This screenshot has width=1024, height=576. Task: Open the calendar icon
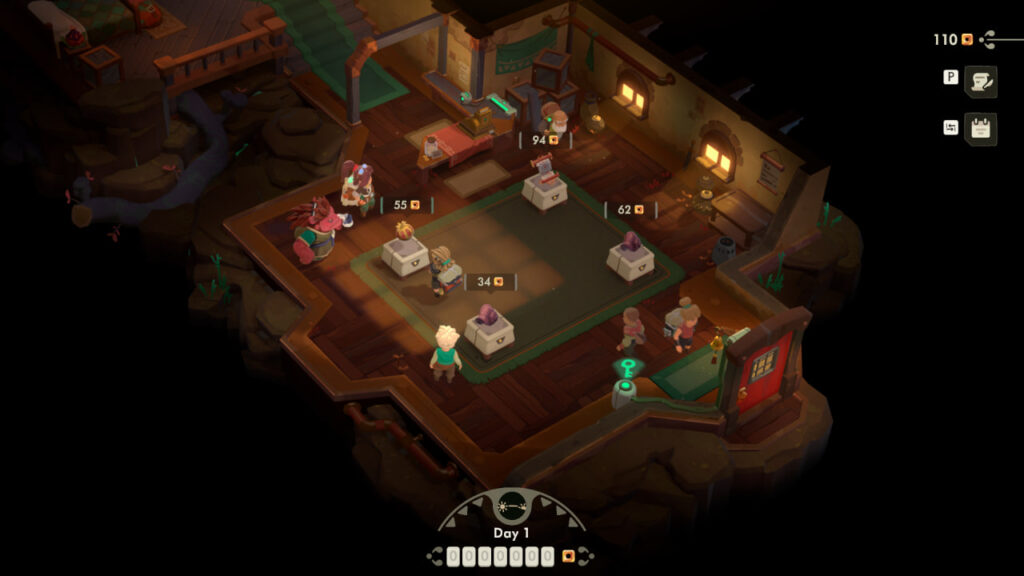980,129
